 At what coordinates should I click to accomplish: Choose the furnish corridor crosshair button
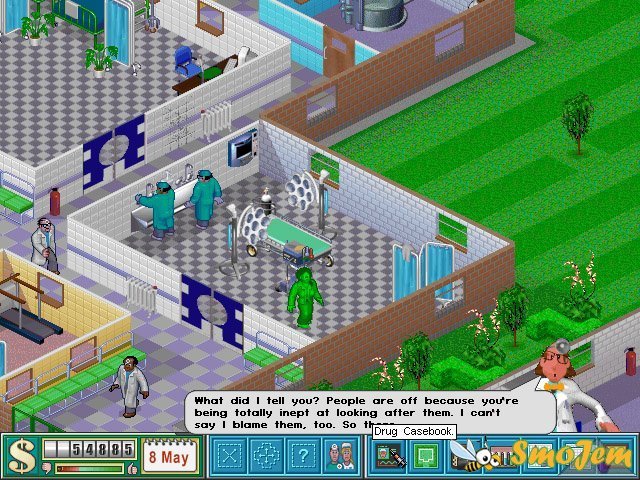265,457
